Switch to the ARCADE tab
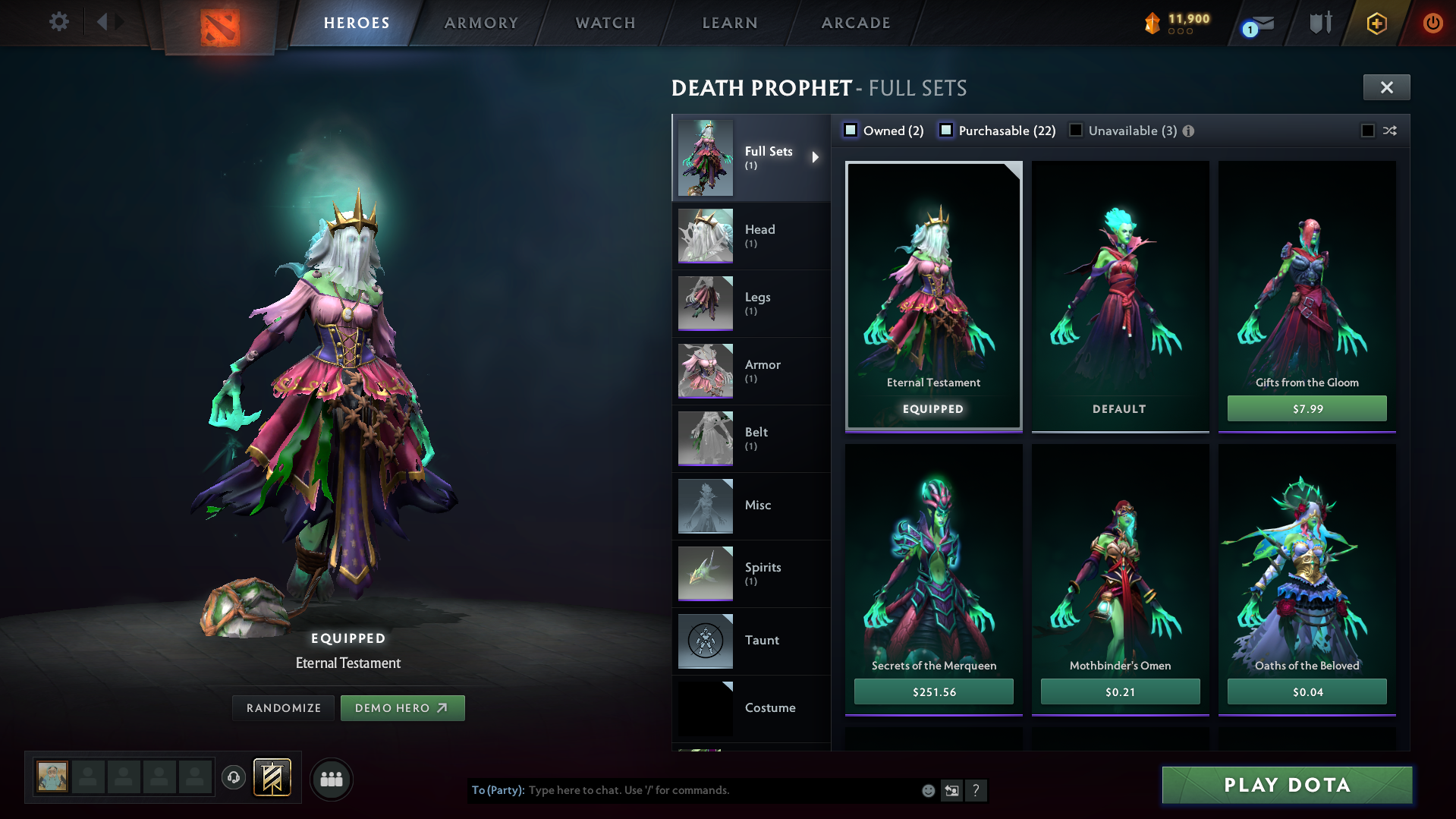This screenshot has width=1456, height=819. [x=855, y=23]
